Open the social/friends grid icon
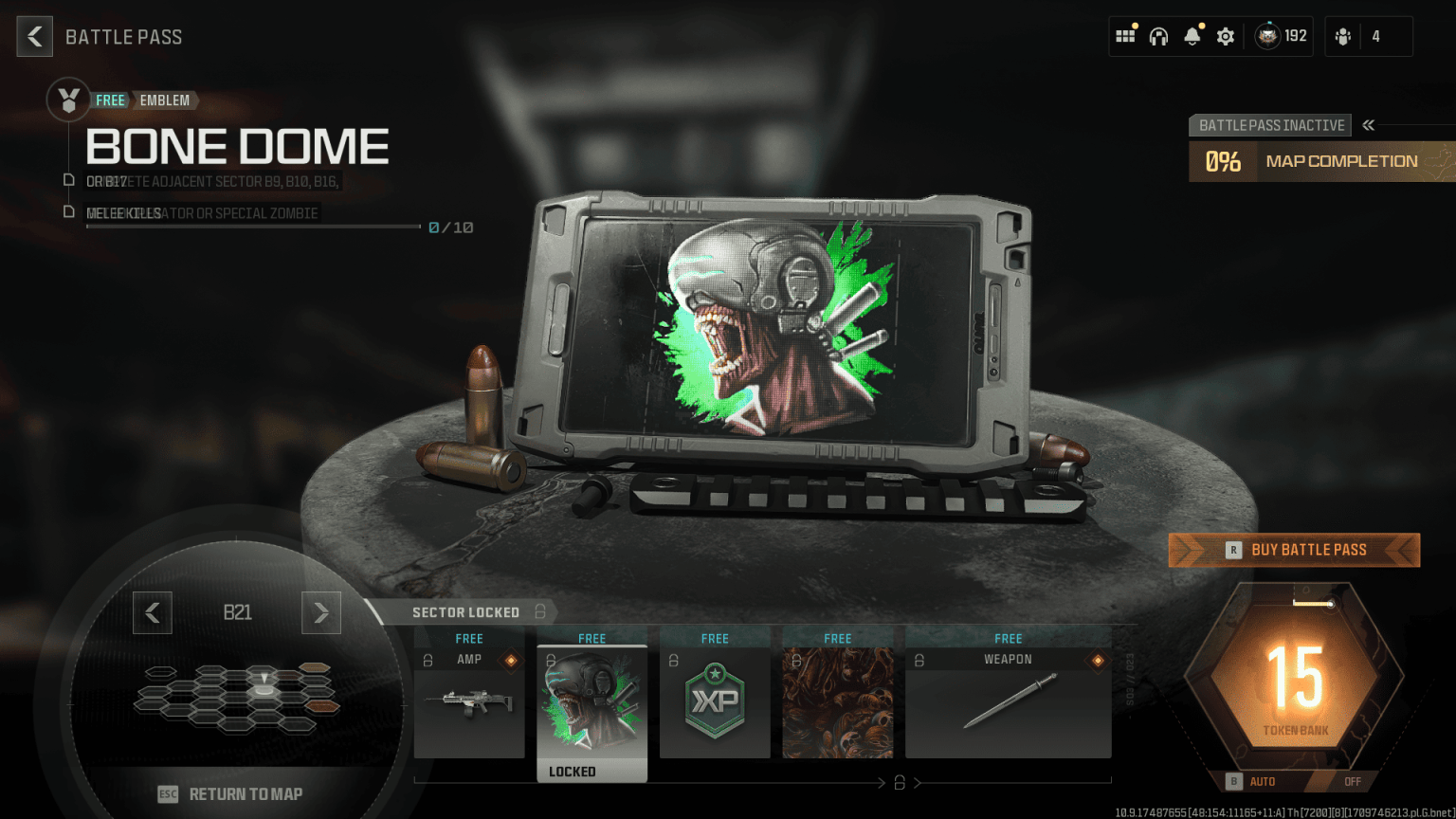Viewport: 1456px width, 819px height. pos(1125,35)
